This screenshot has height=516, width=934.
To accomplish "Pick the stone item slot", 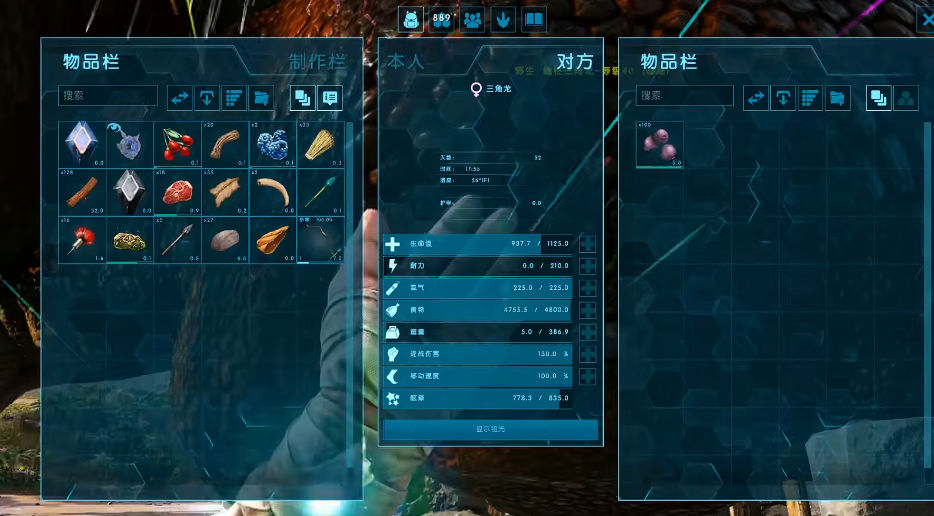I will tap(225, 239).
